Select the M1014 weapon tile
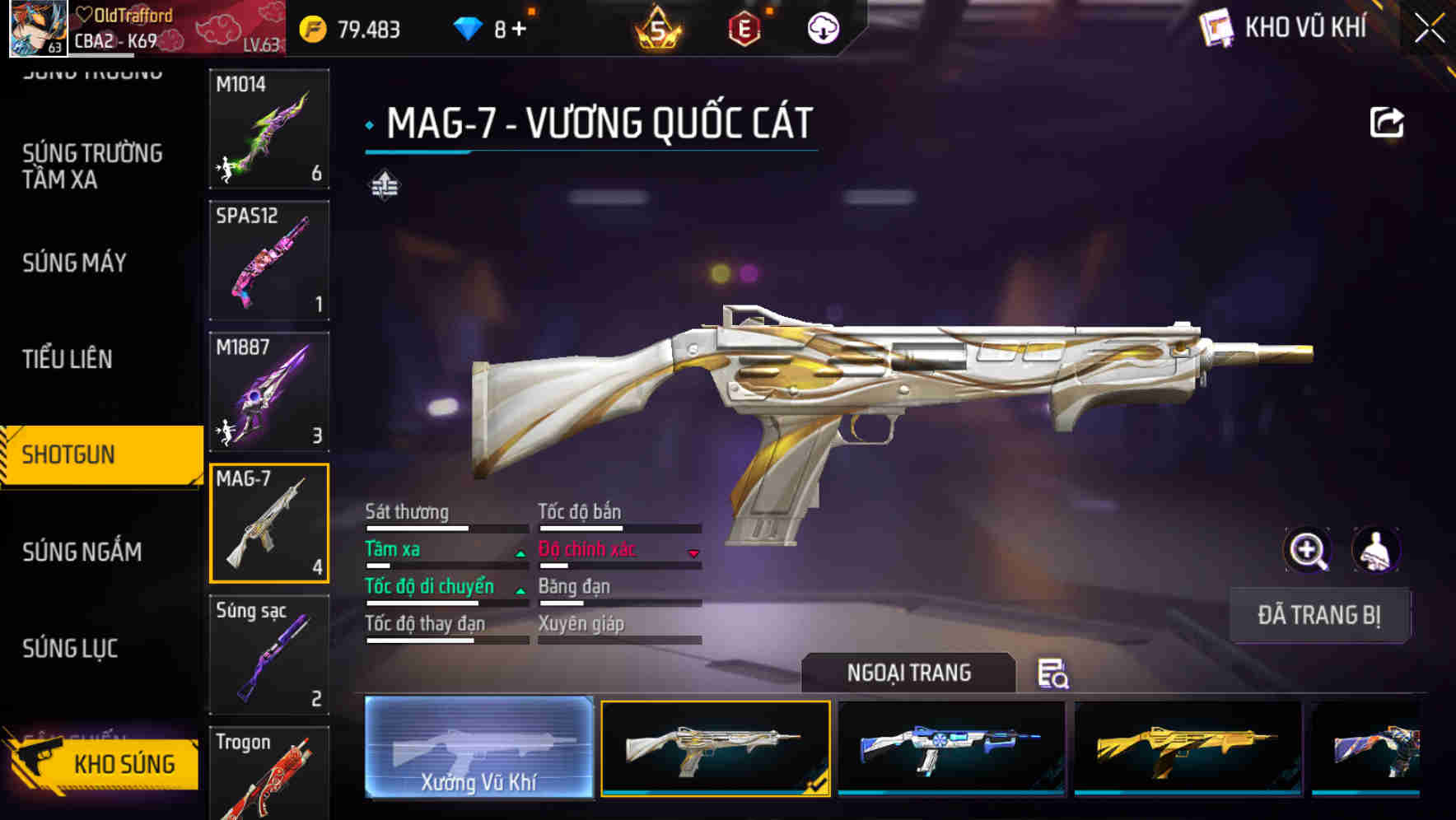1456x820 pixels. pos(269,128)
